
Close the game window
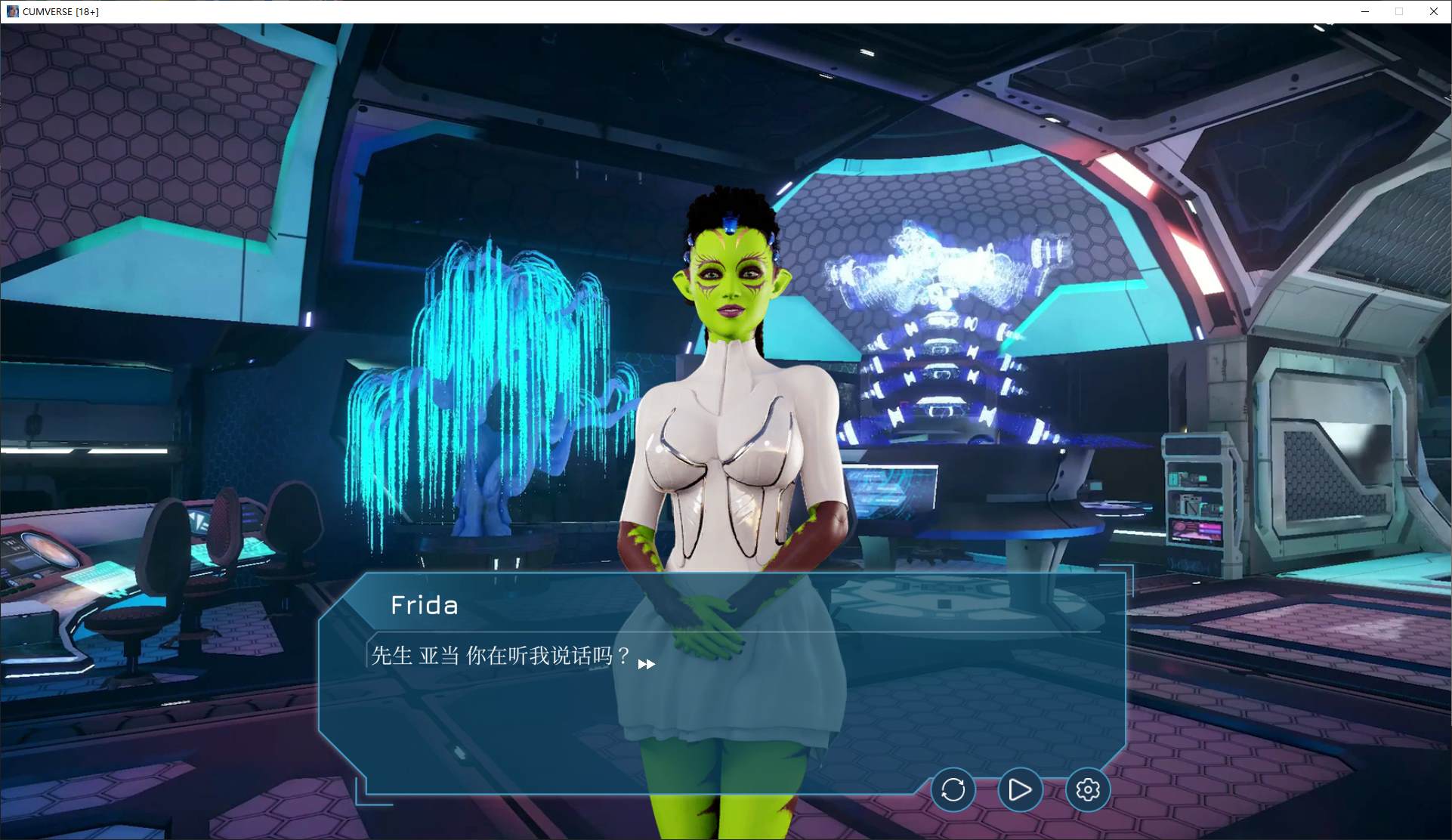coord(1433,11)
